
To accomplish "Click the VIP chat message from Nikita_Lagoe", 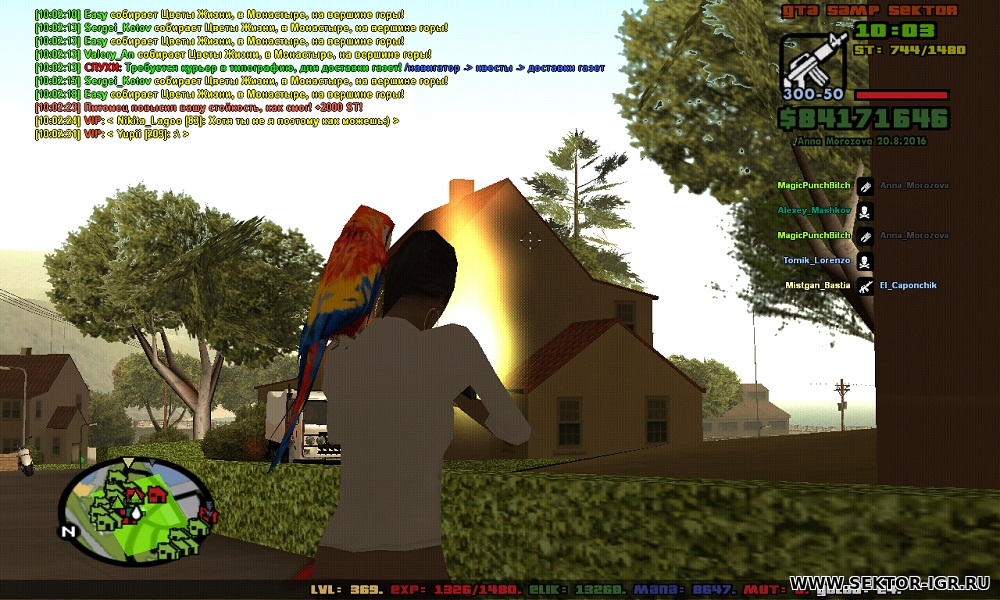I will point(215,120).
